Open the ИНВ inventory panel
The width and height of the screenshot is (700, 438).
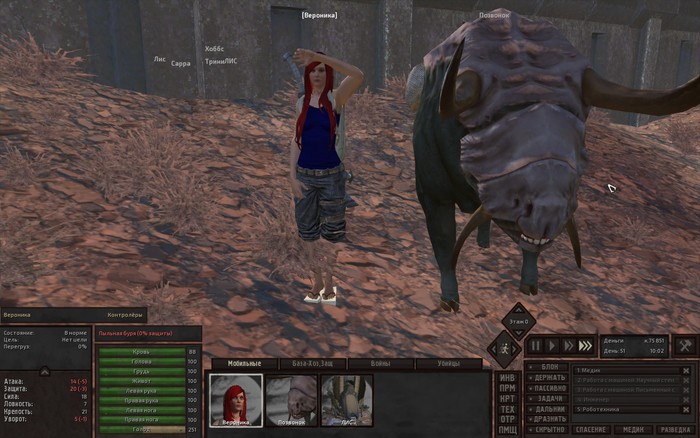508,378
